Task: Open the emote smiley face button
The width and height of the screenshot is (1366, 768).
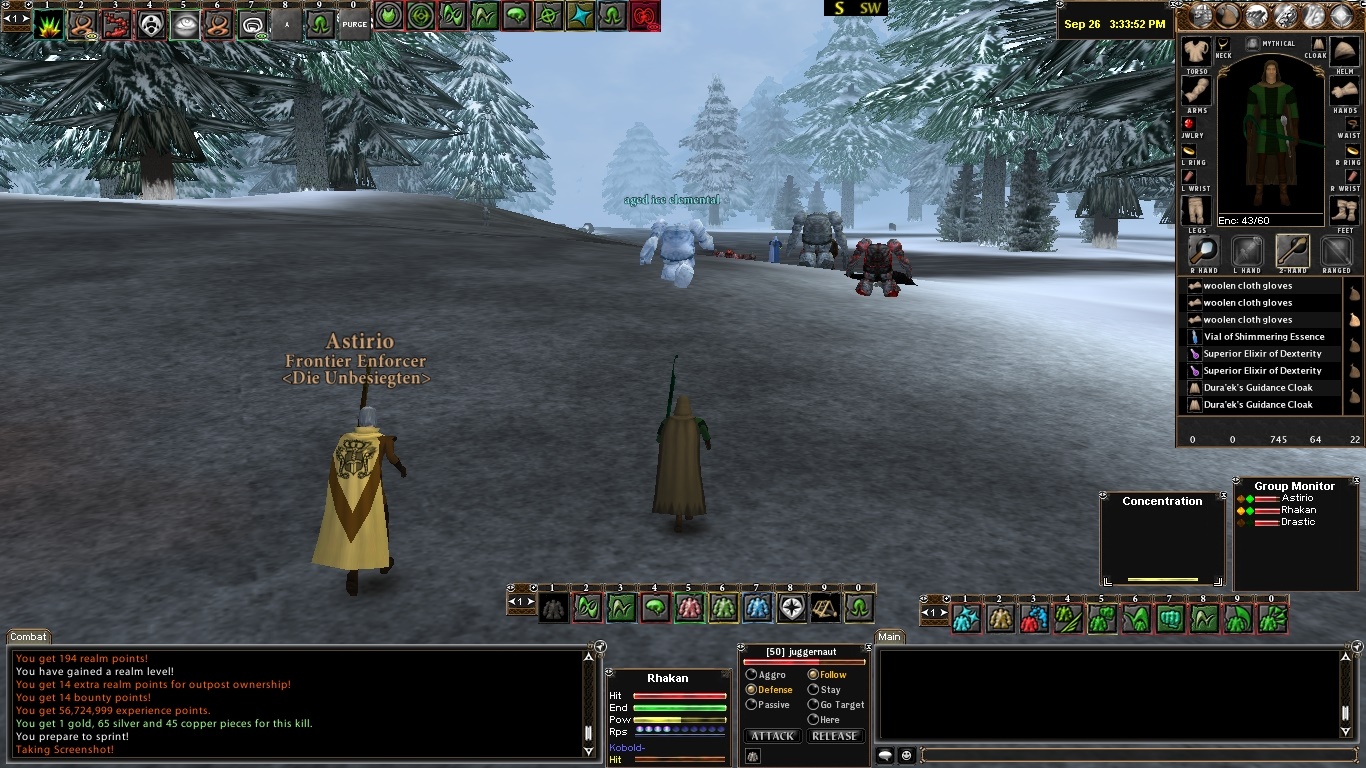Action: click(x=907, y=756)
